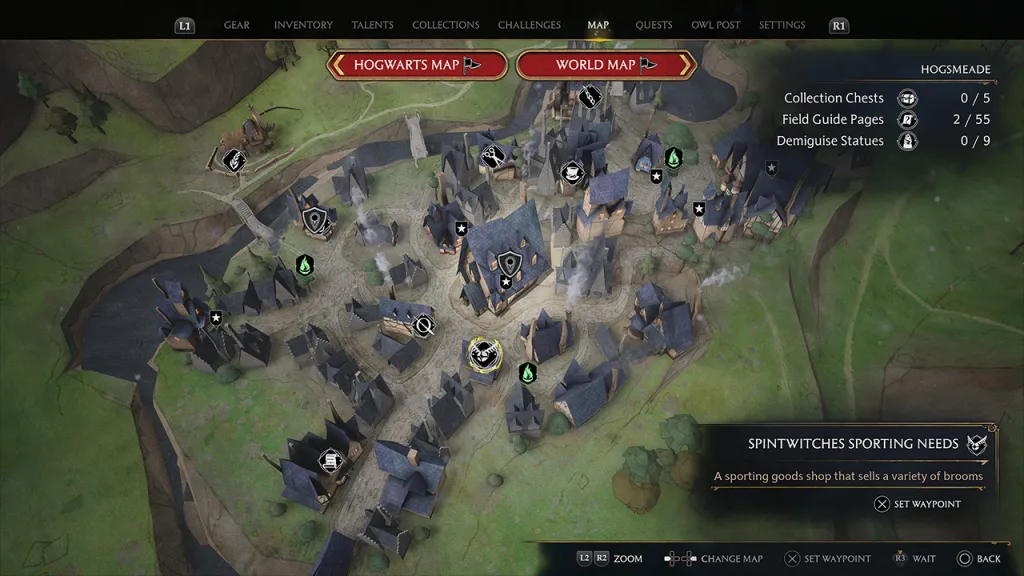Open the World Map
Image resolution: width=1024 pixels, height=576 pixels.
tap(606, 65)
